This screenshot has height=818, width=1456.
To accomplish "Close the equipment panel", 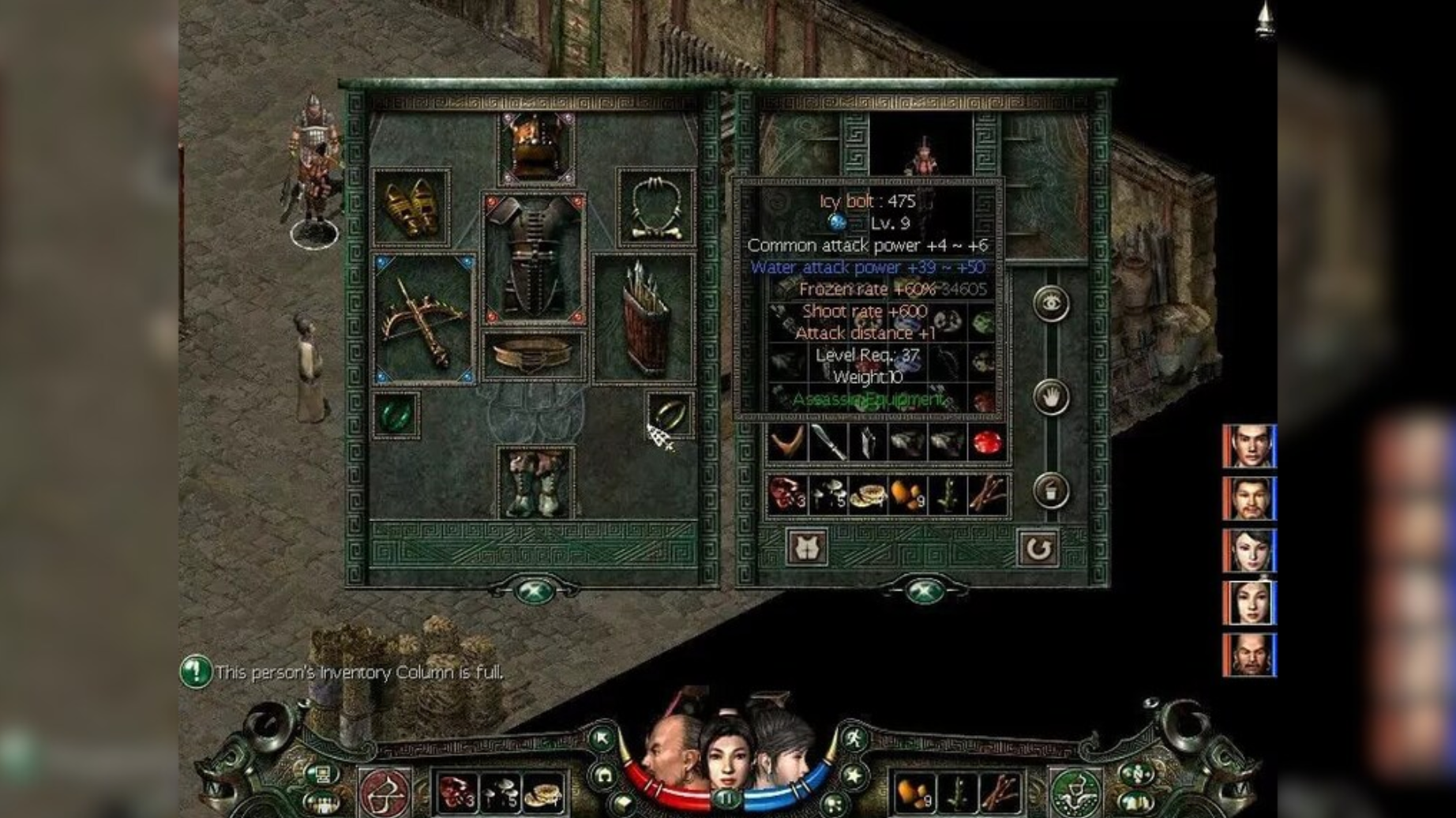I will (535, 591).
